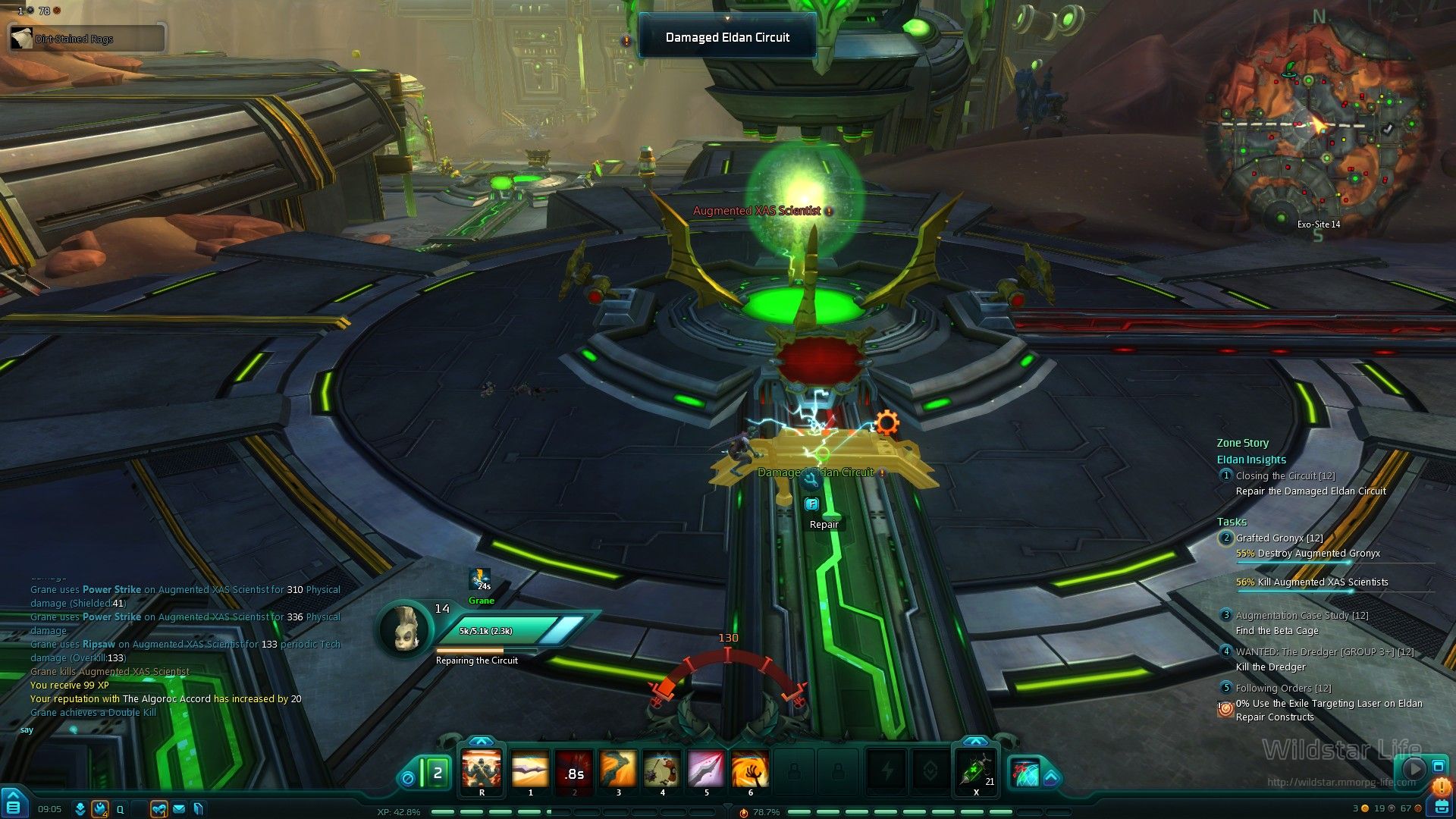Activate the ability in slot R
This screenshot has width=1456, height=819.
point(482,769)
